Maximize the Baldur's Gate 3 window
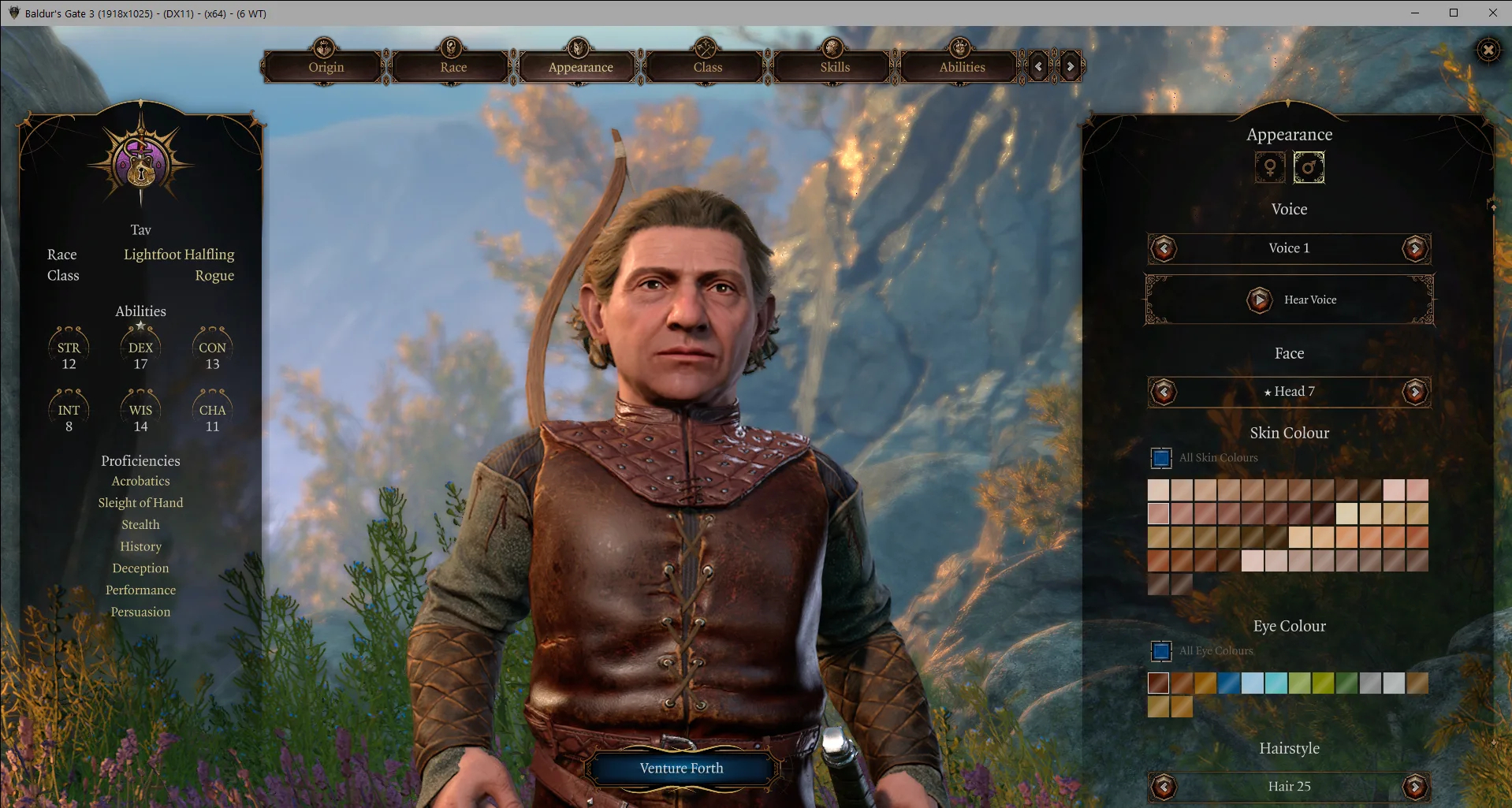1512x808 pixels. point(1454,13)
